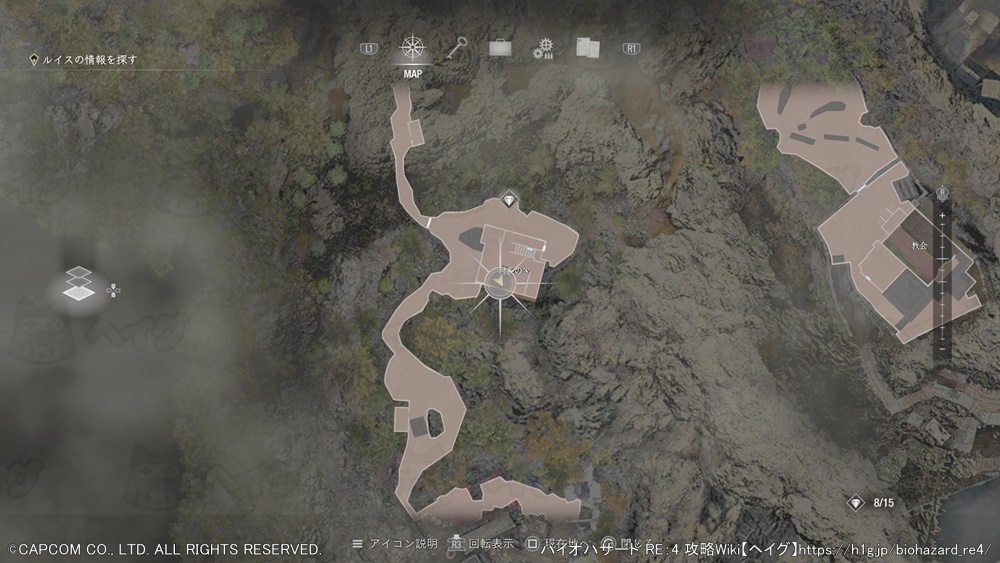Image resolution: width=1000 pixels, height=563 pixels.
Task: Open the gears and ammo crafting tab
Action: 544,48
